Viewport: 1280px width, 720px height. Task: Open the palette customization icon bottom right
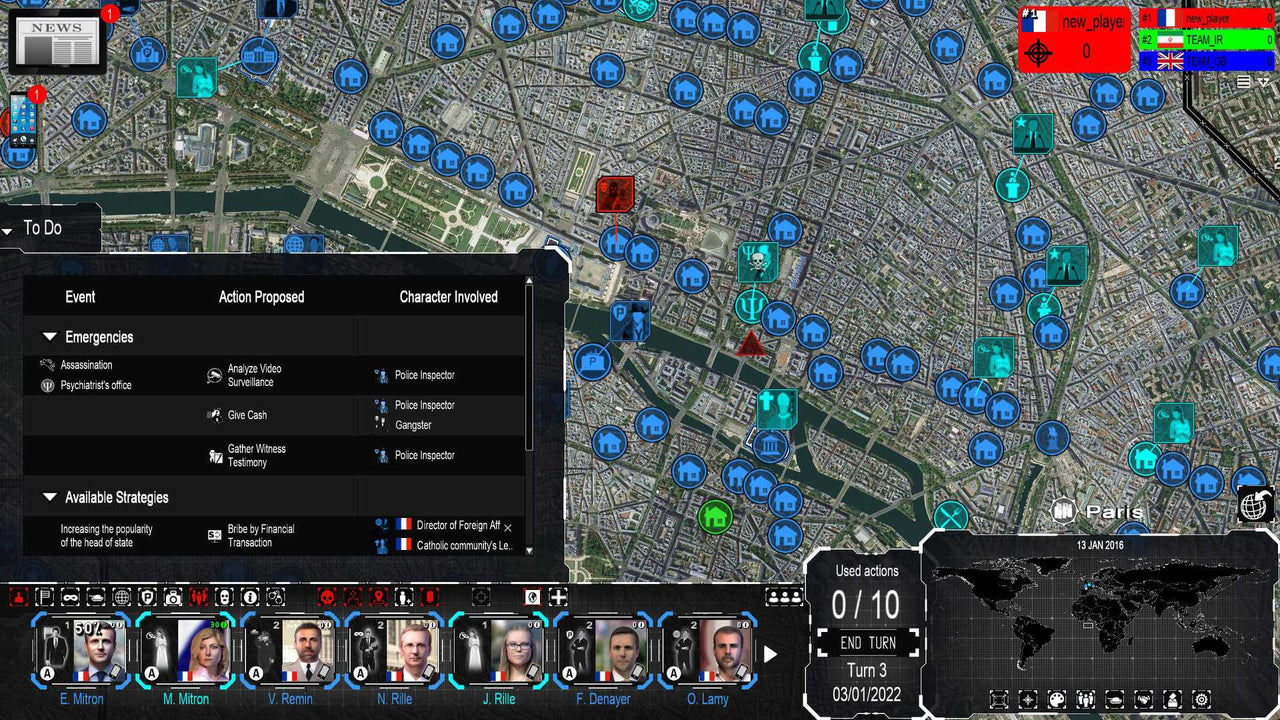tap(1055, 700)
